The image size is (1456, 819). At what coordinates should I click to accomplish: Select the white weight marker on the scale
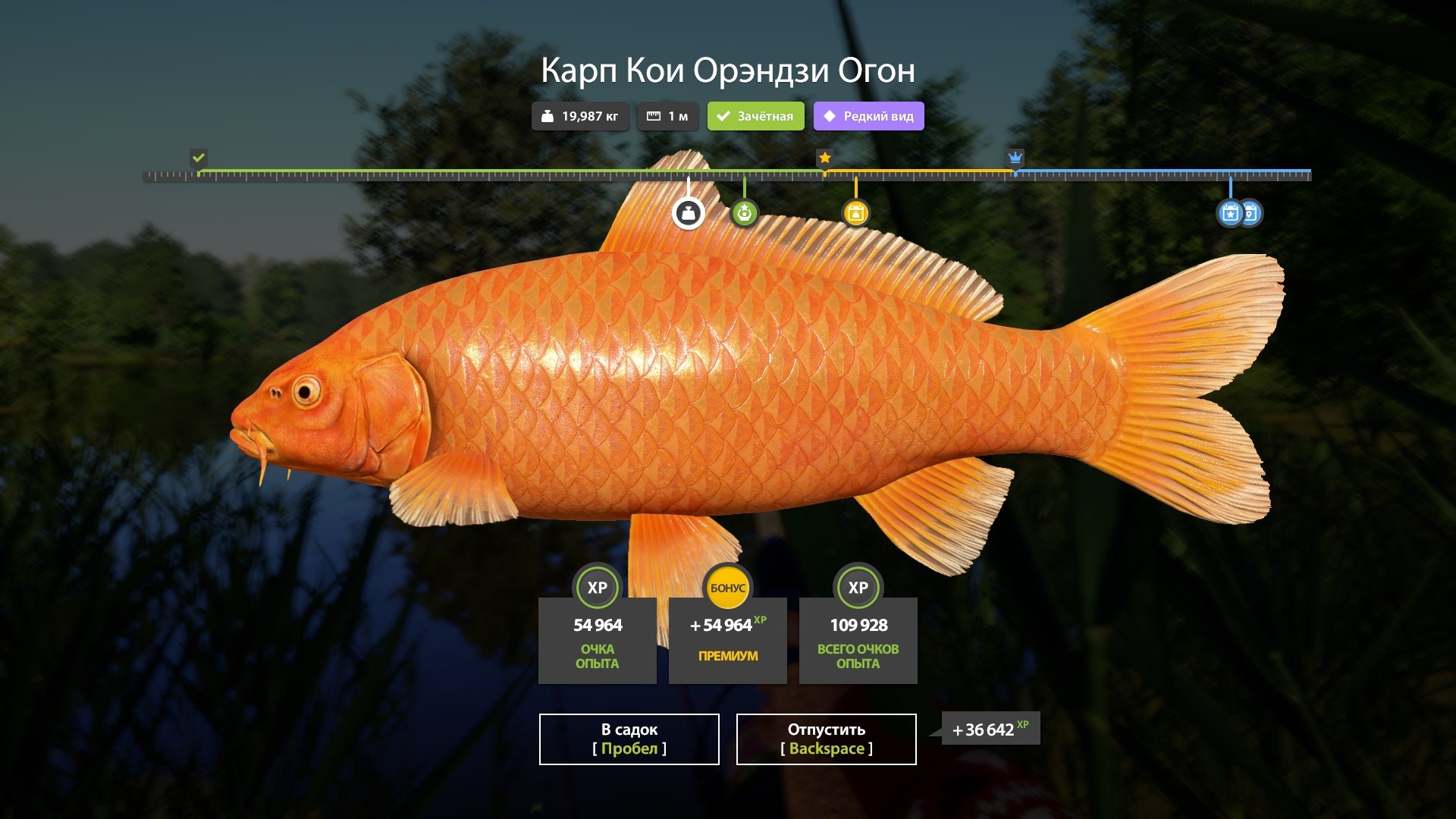click(x=688, y=213)
